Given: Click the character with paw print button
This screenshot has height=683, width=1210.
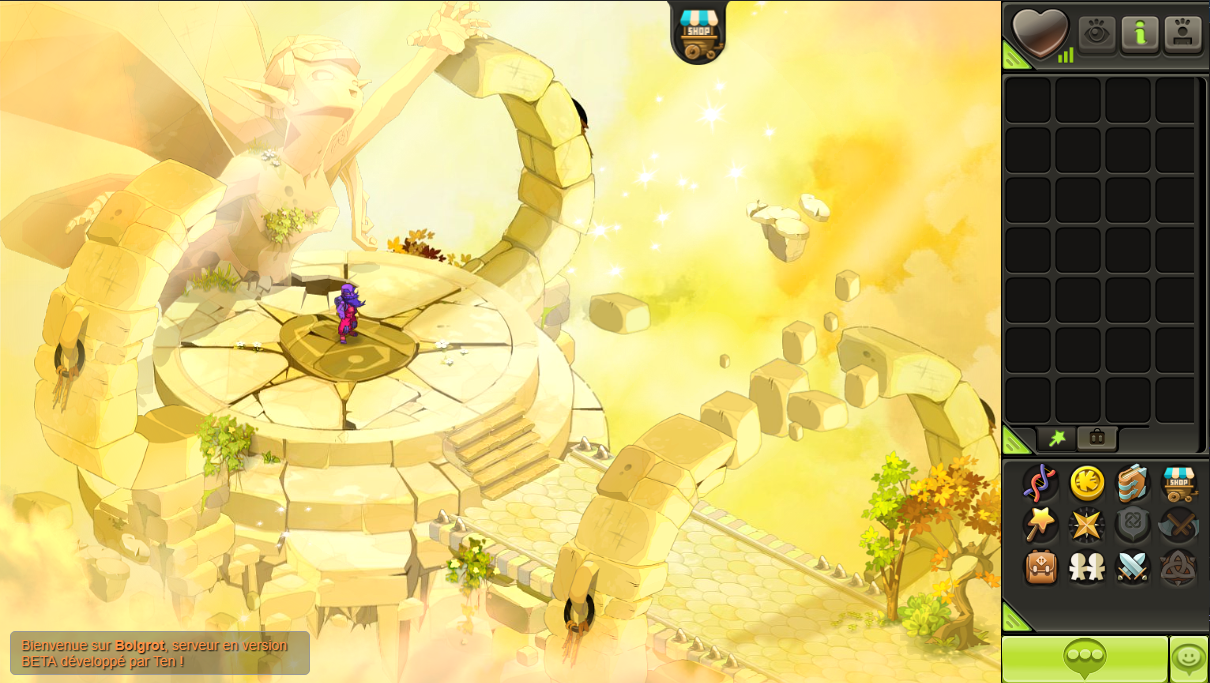Looking at the screenshot, I should (1181, 34).
